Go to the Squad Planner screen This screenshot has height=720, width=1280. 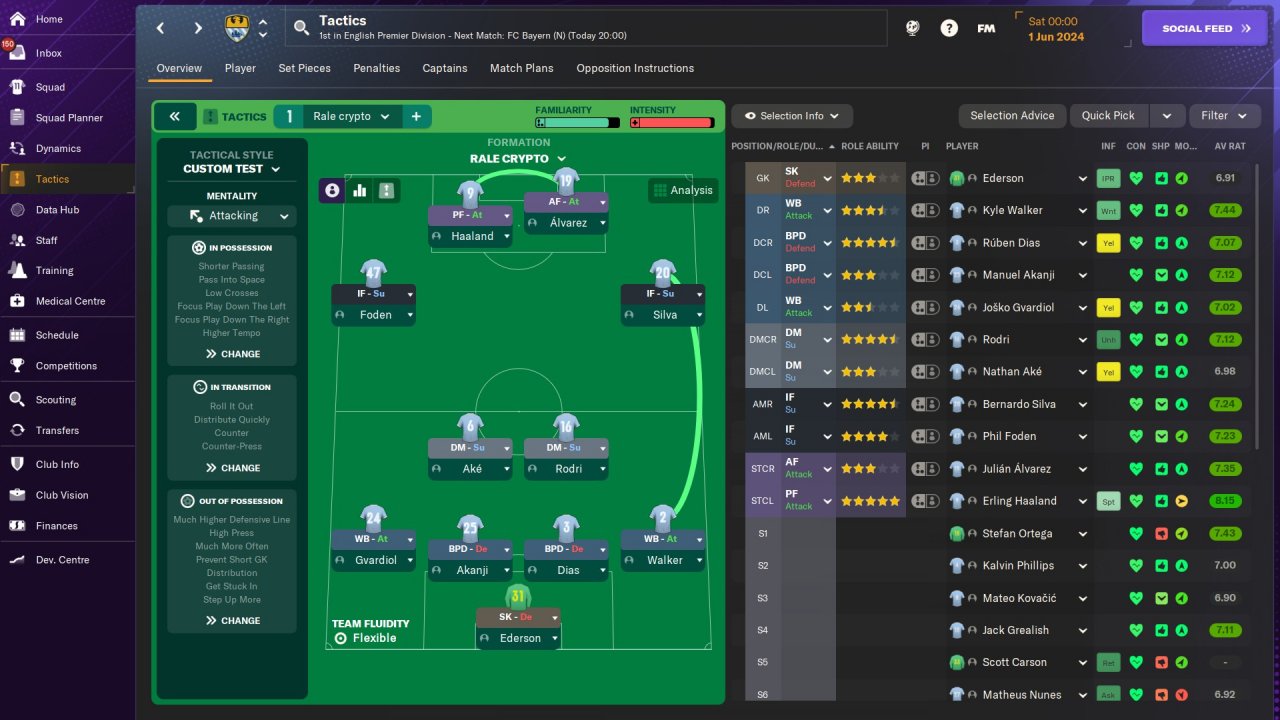click(x=69, y=118)
